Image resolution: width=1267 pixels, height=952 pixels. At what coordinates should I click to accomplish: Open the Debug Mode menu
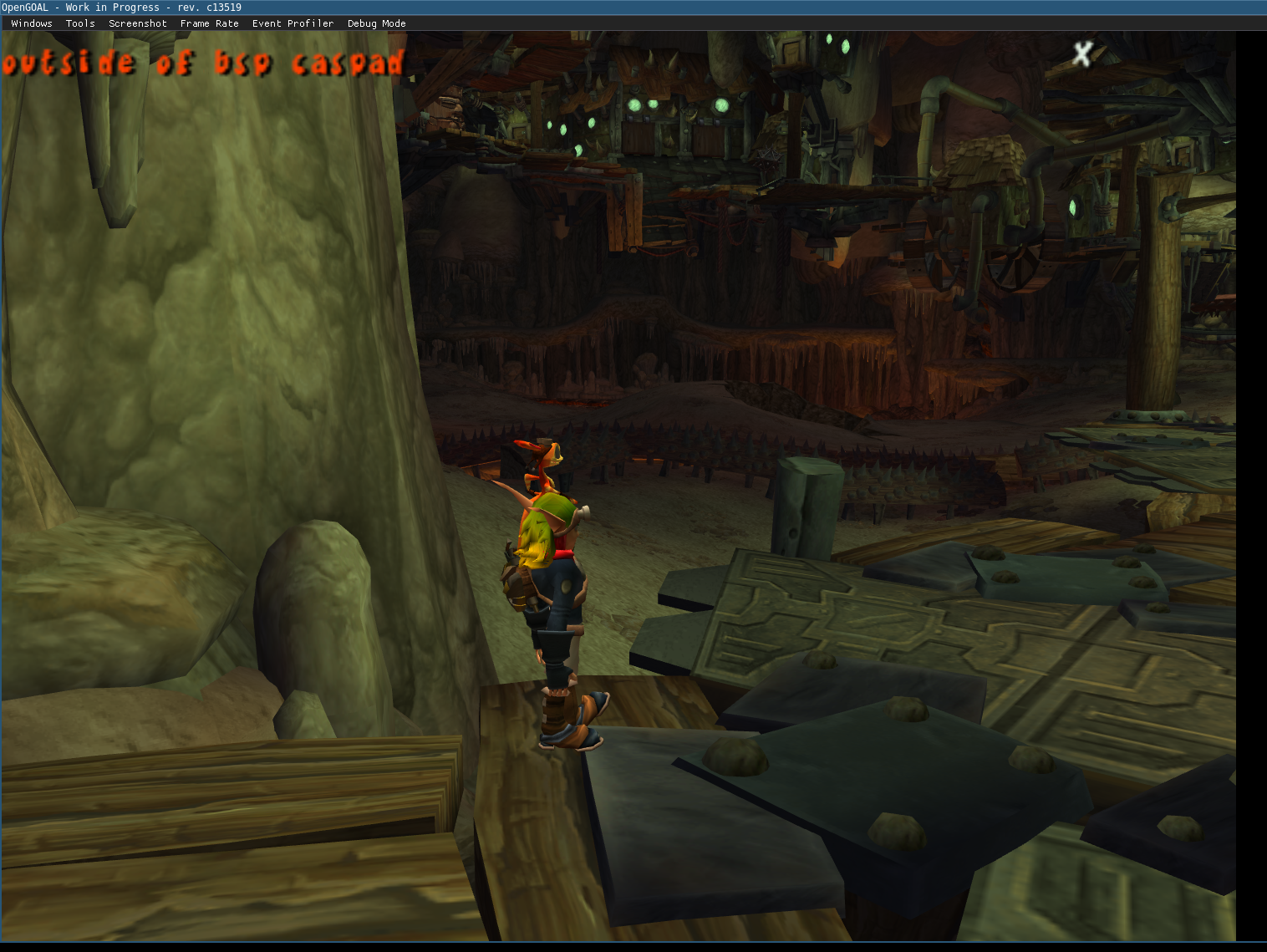point(377,23)
